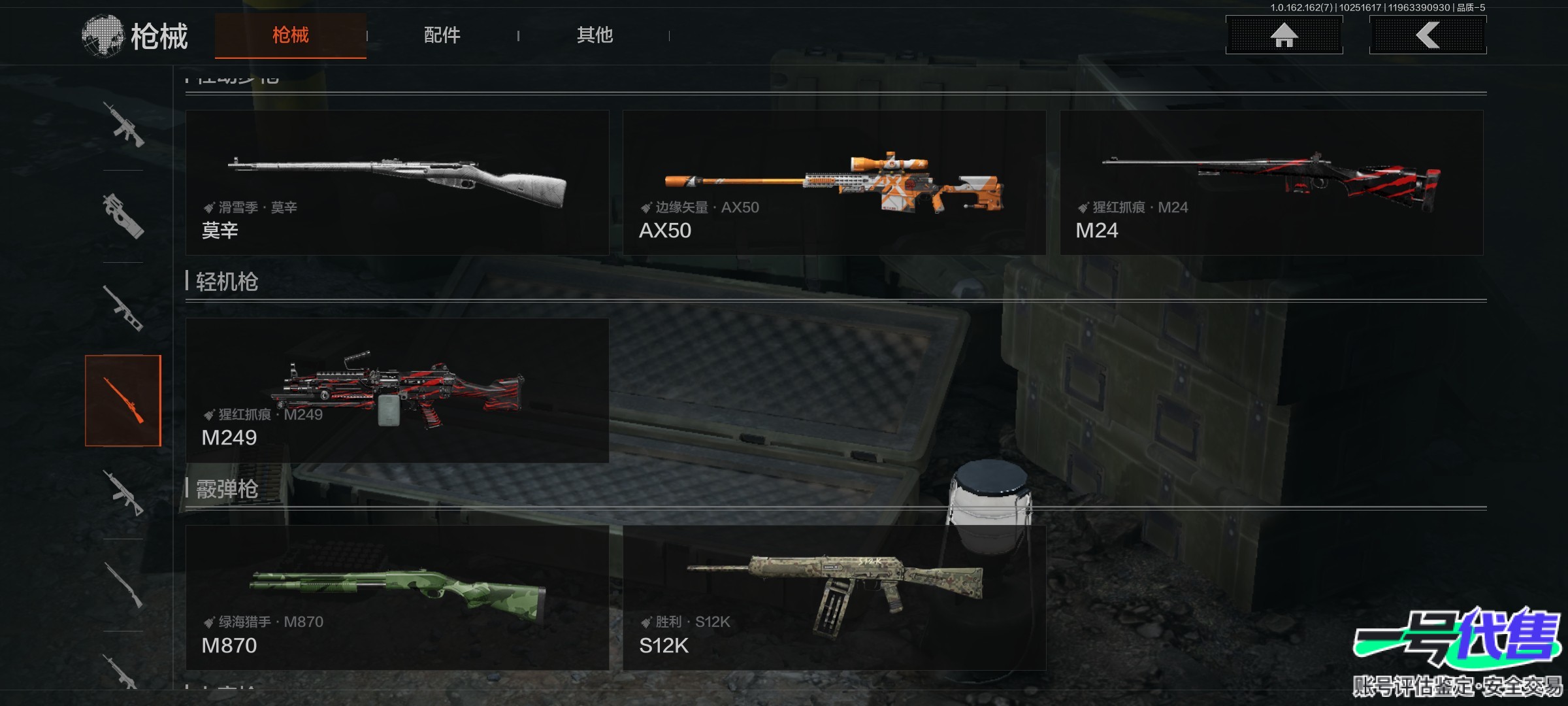The height and width of the screenshot is (706, 1568).
Task: Switch to the 枪械 tab
Action: point(290,35)
